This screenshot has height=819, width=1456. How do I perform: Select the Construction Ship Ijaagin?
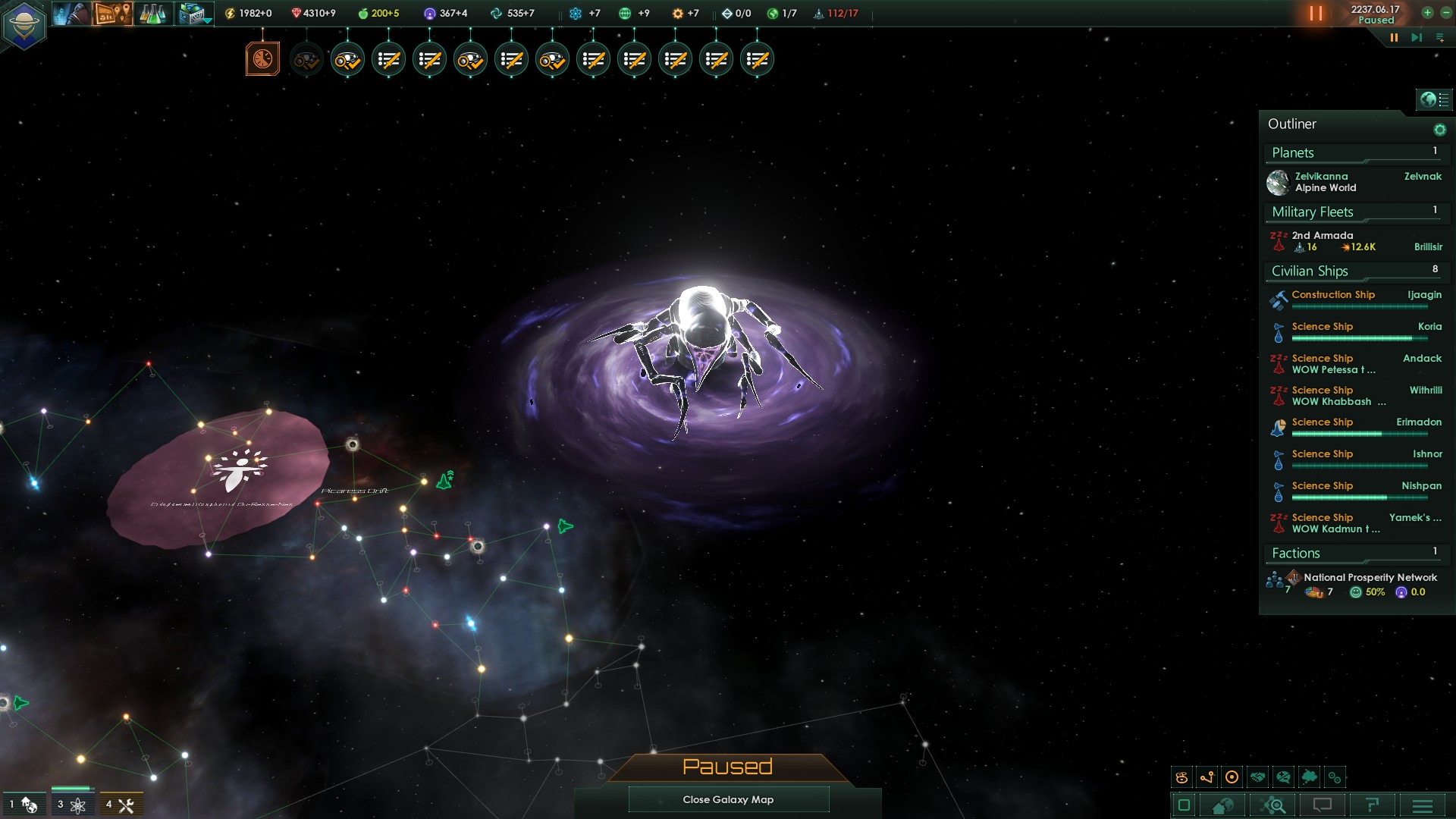[x=1333, y=295]
